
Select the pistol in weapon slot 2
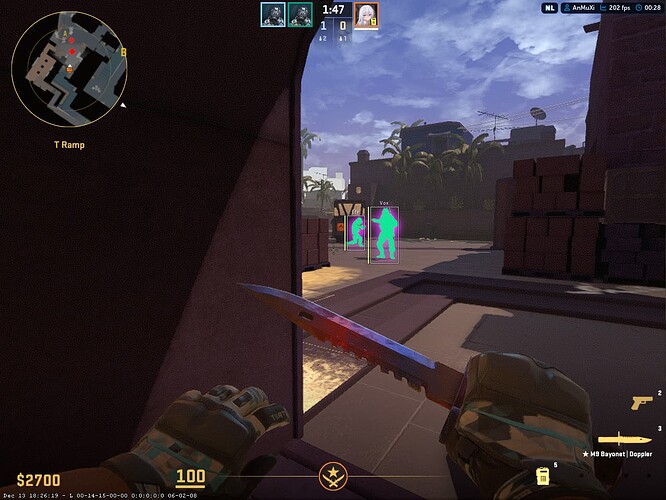[x=640, y=402]
